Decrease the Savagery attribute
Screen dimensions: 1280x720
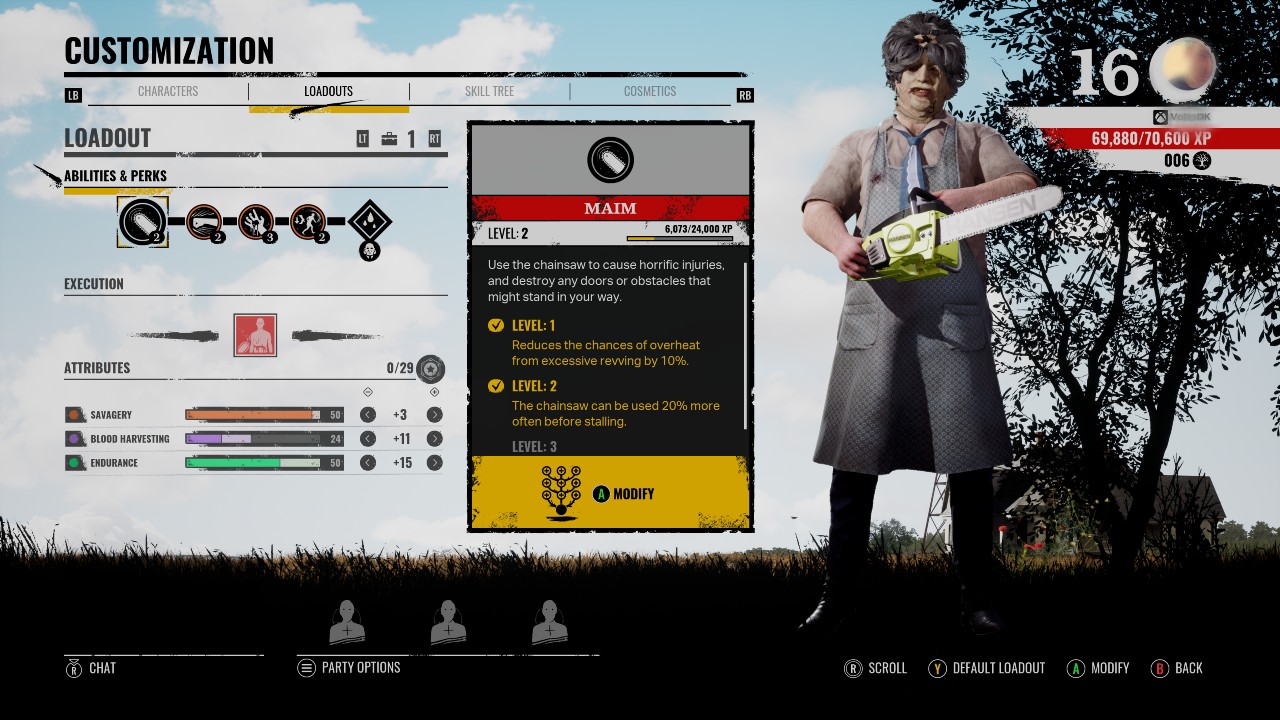pos(368,415)
